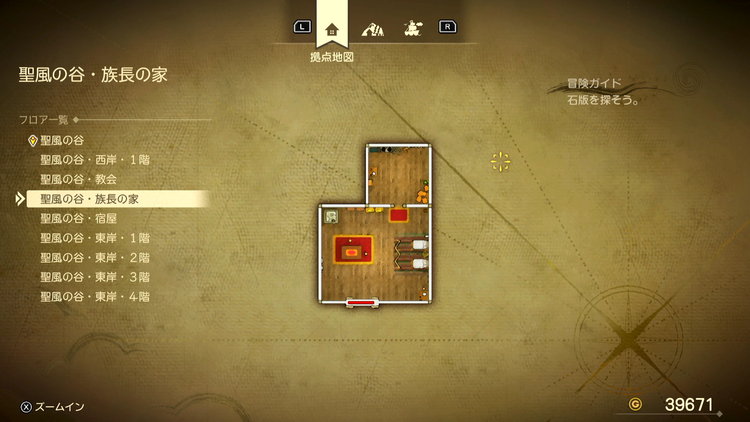Choose 聖風の谷・東岸・2階 from floor list
This screenshot has height=422, width=750.
[95, 257]
